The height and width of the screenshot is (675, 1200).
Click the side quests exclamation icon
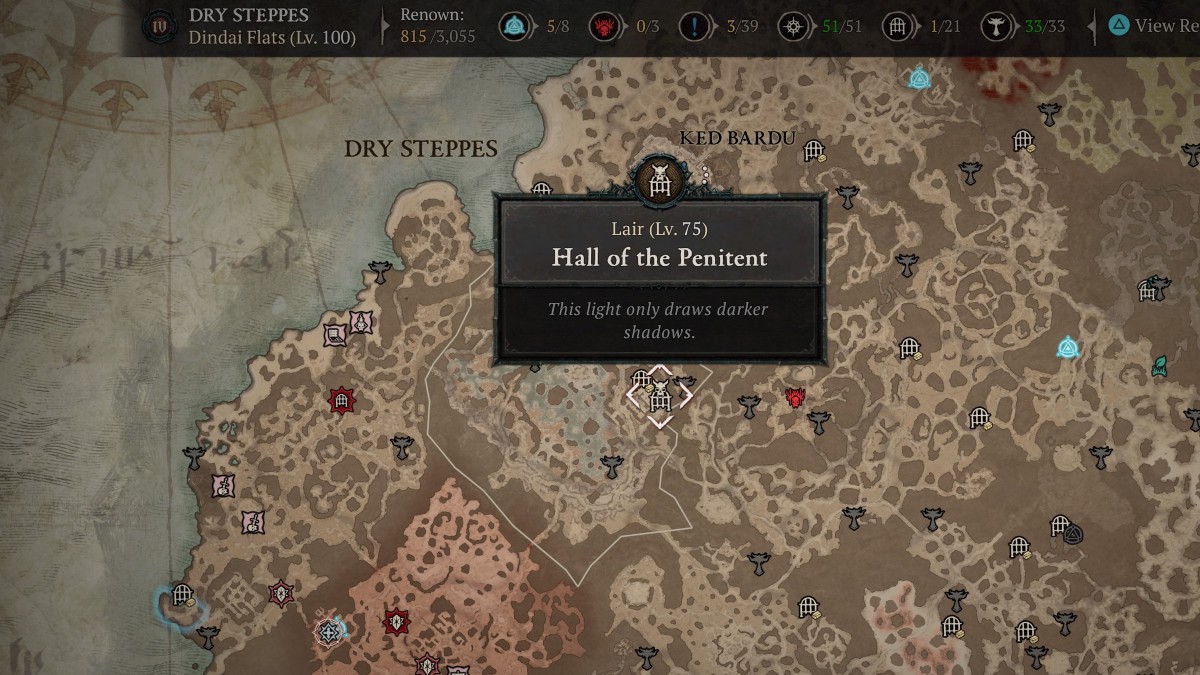695,27
